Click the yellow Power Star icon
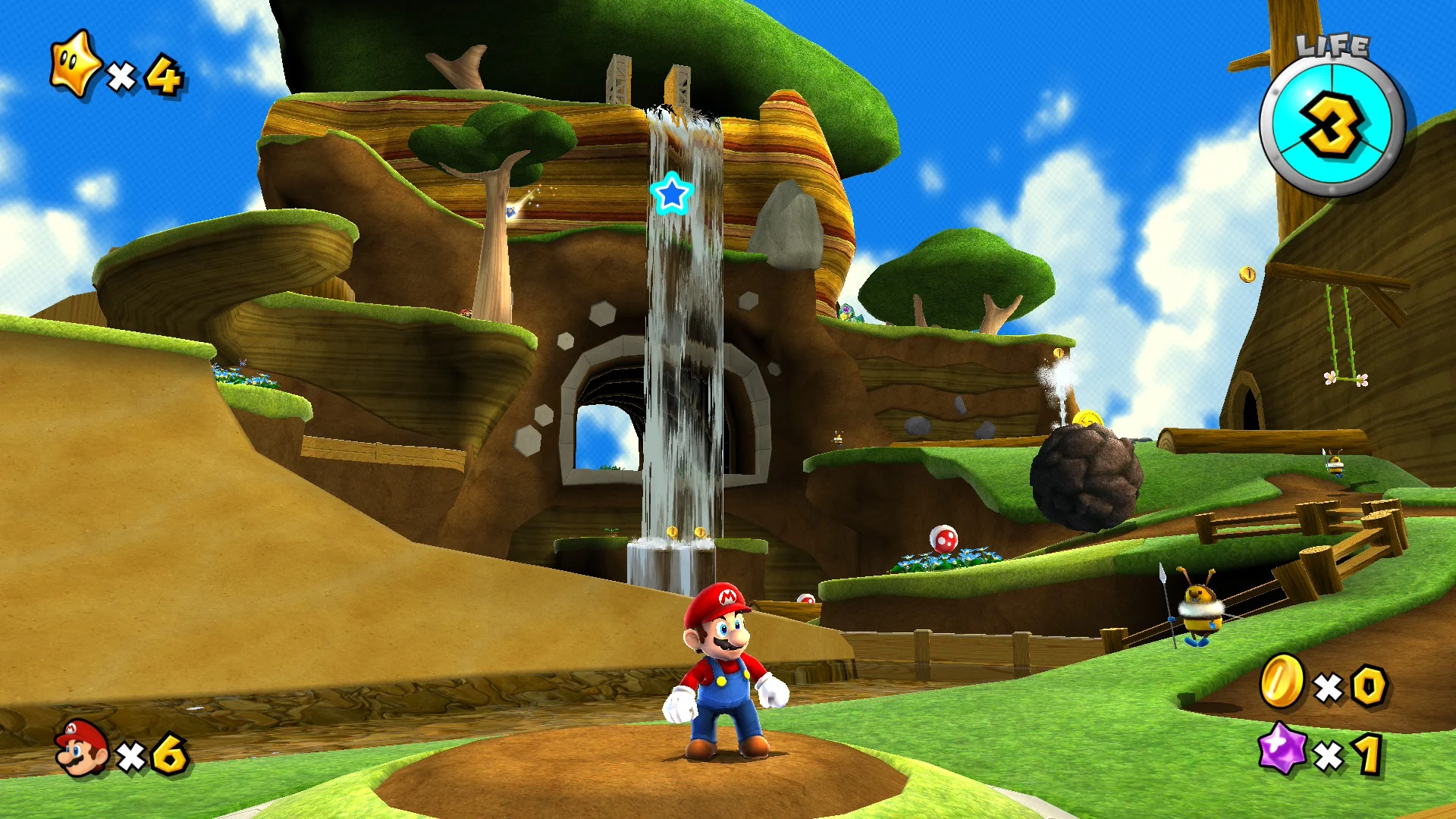 coord(74,65)
